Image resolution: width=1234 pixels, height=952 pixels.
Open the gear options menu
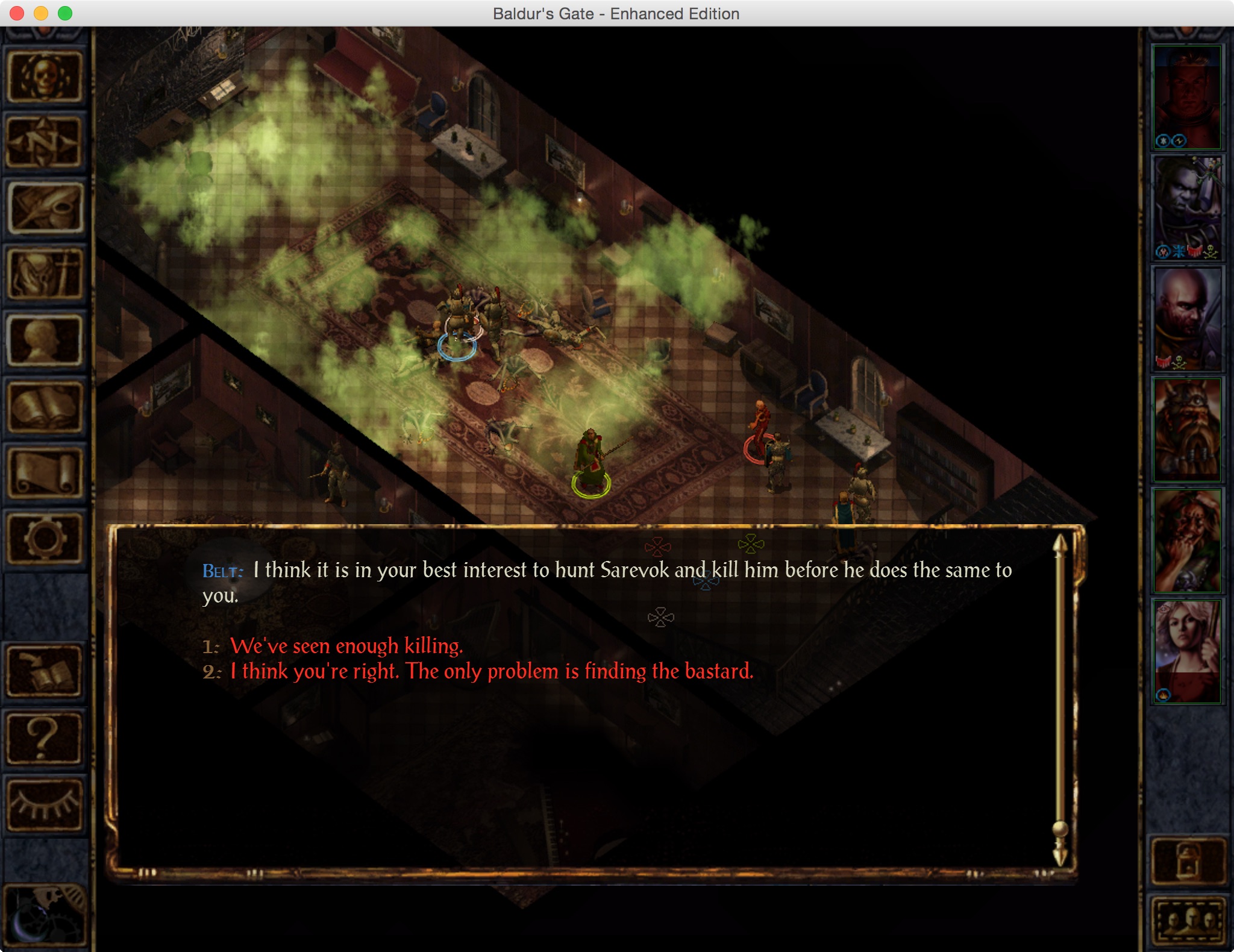tap(45, 539)
